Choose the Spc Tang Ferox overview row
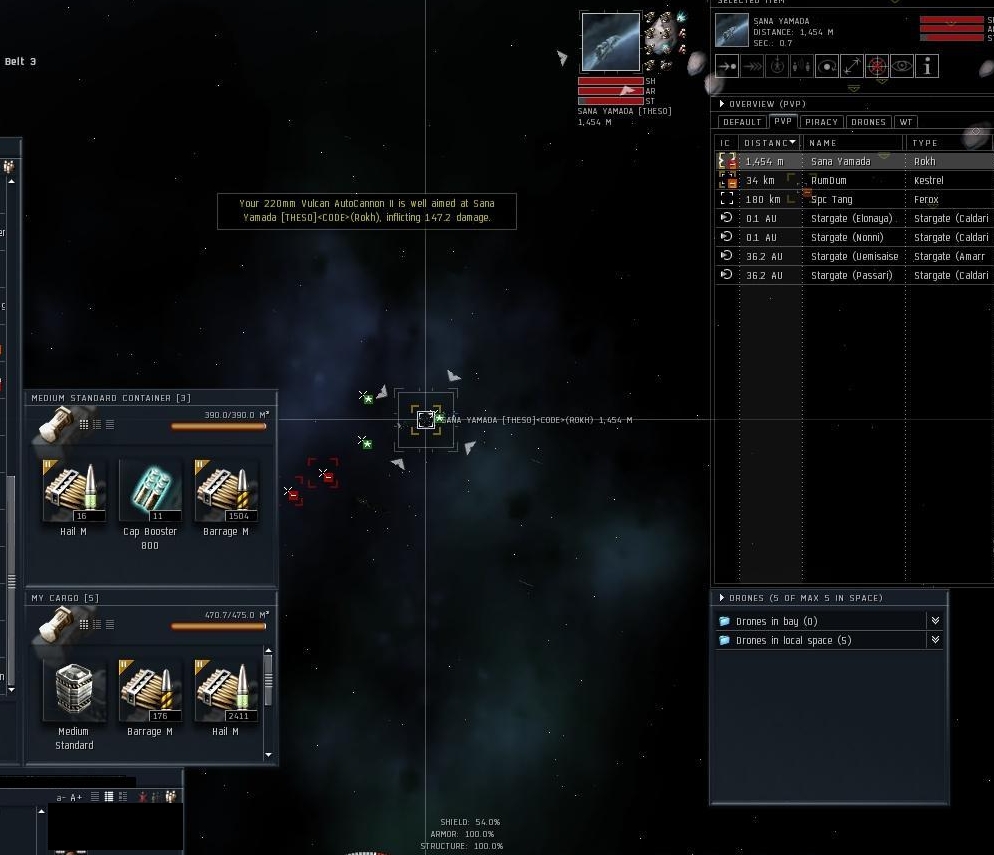This screenshot has width=994, height=855. (x=832, y=199)
